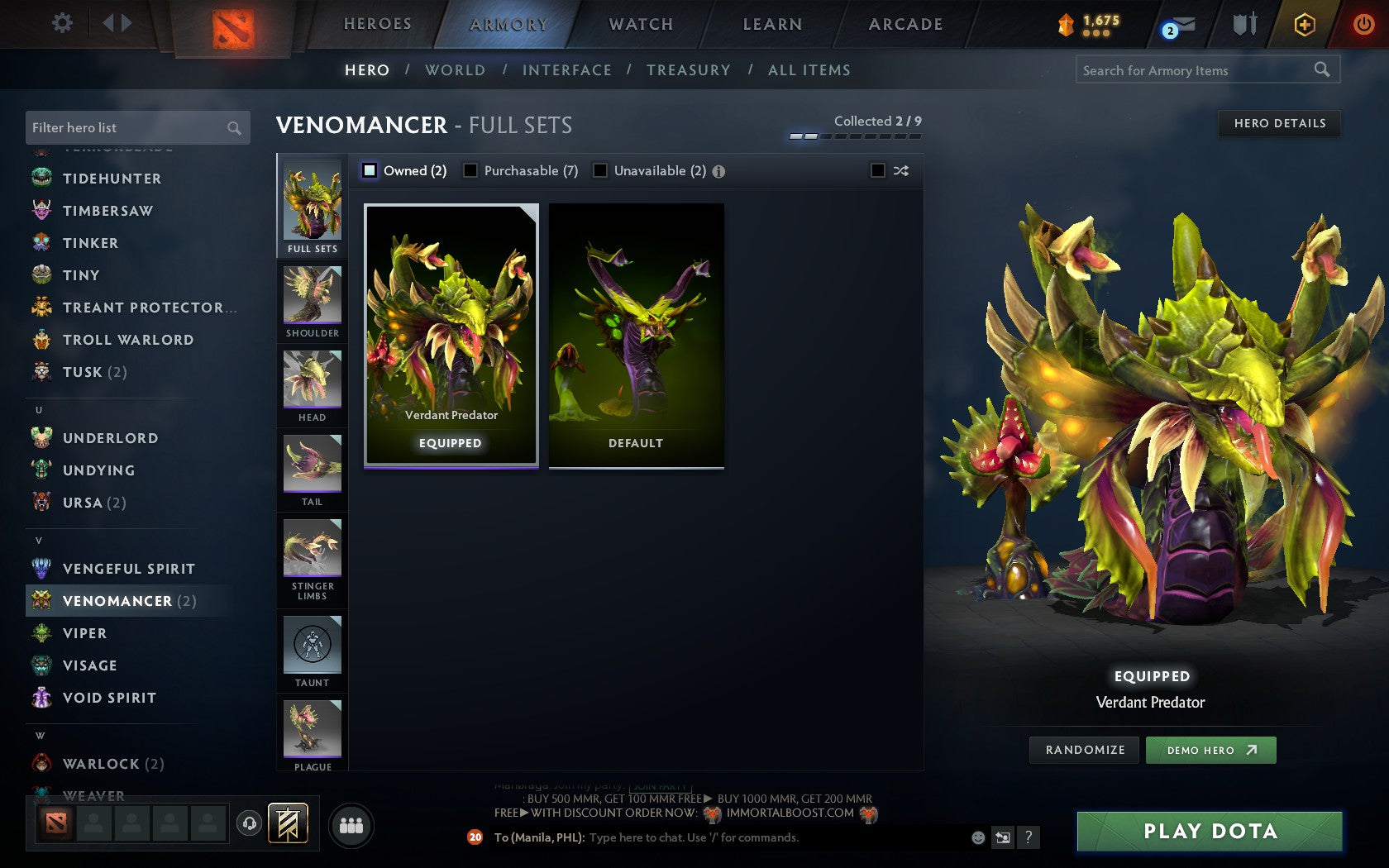Image resolution: width=1389 pixels, height=868 pixels.
Task: Enable the shuffle equipped sets option
Action: tap(878, 170)
